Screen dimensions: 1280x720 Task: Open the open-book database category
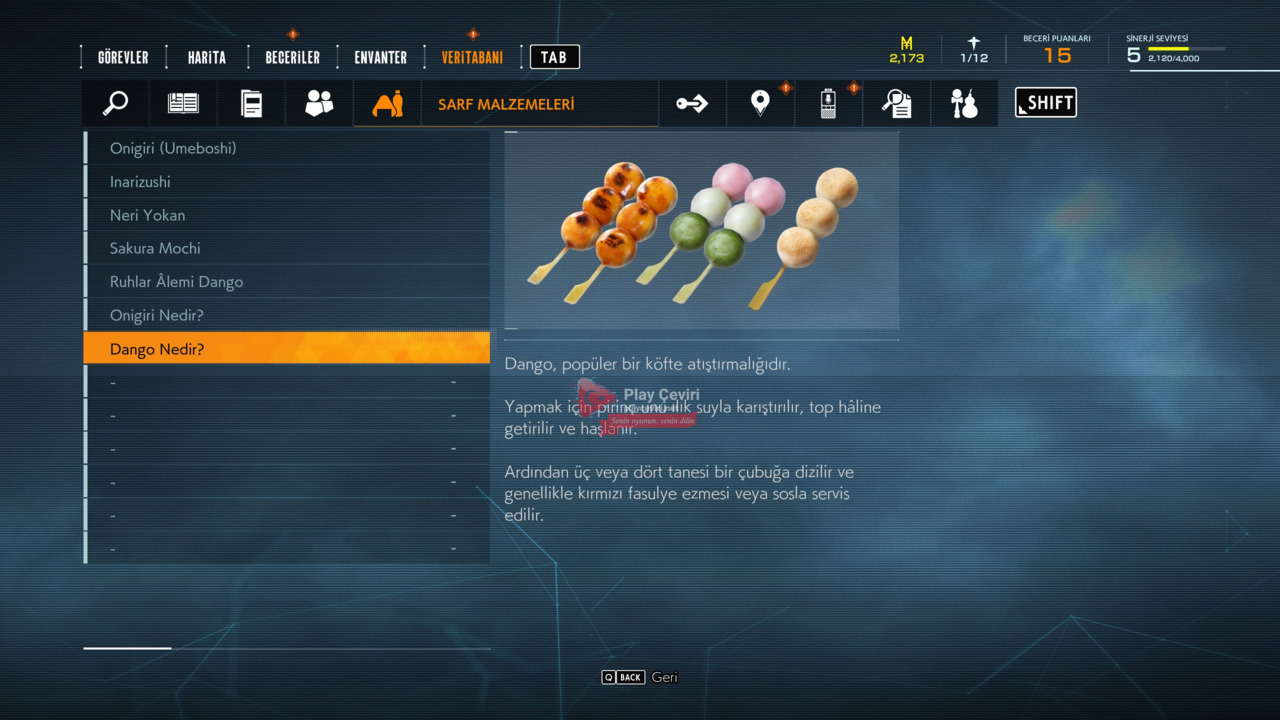[x=183, y=103]
